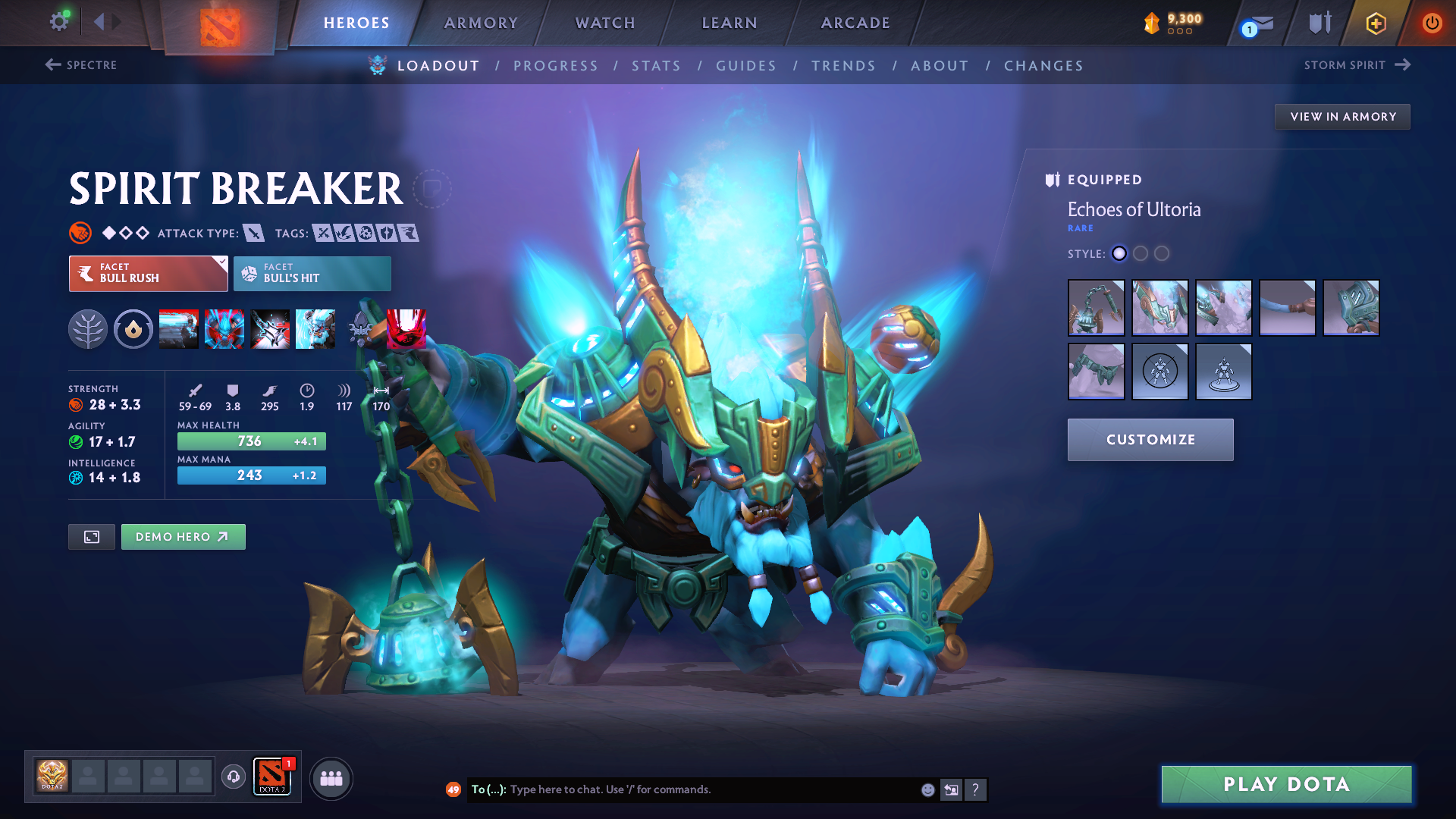
Task: View the Guides sub-tab
Action: (746, 66)
